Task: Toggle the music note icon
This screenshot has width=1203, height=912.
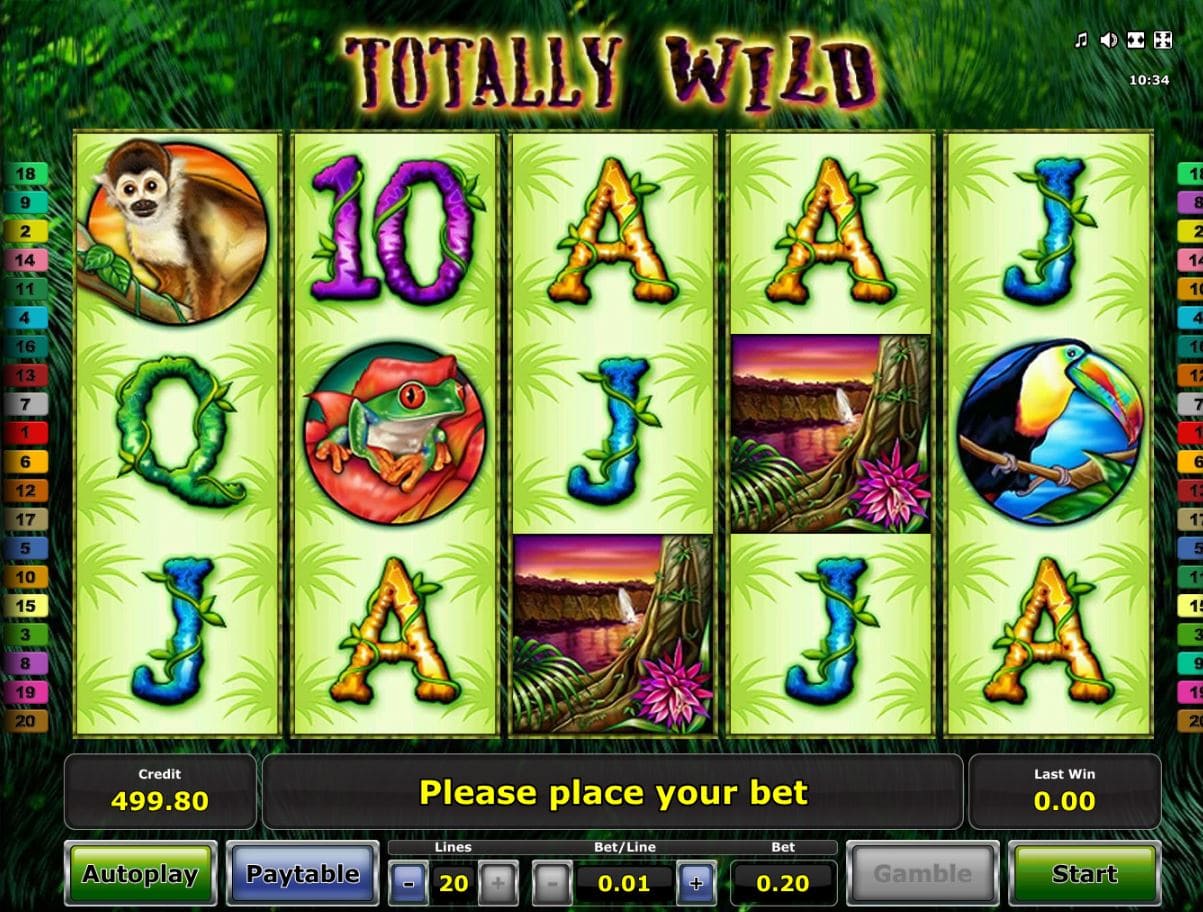Action: coord(1080,40)
